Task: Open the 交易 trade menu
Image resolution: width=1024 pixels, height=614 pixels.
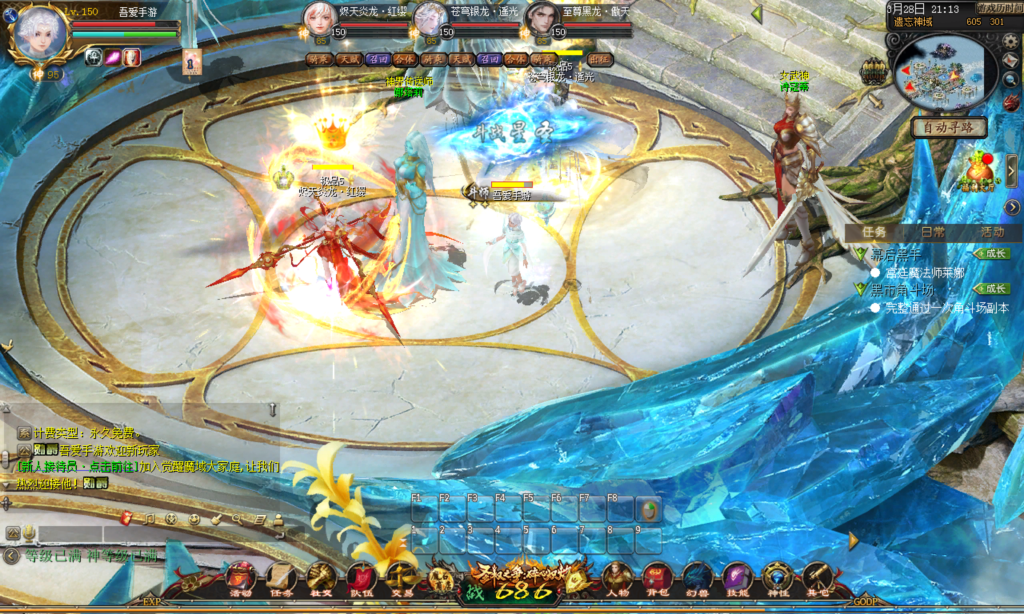Action: coord(401,579)
